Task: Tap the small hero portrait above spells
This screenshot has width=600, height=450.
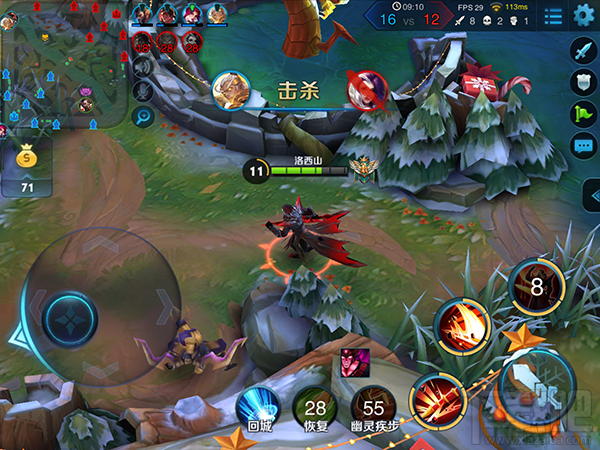Action: pyautogui.click(x=352, y=362)
